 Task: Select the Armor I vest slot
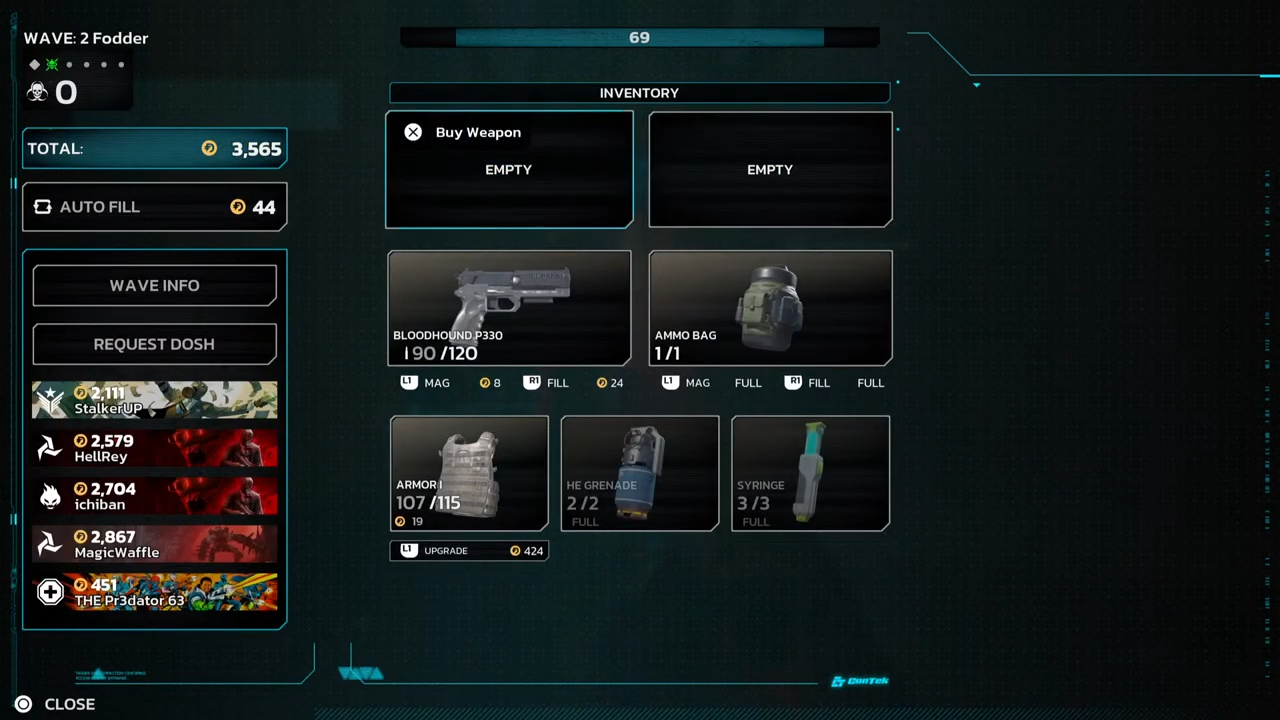tap(469, 473)
